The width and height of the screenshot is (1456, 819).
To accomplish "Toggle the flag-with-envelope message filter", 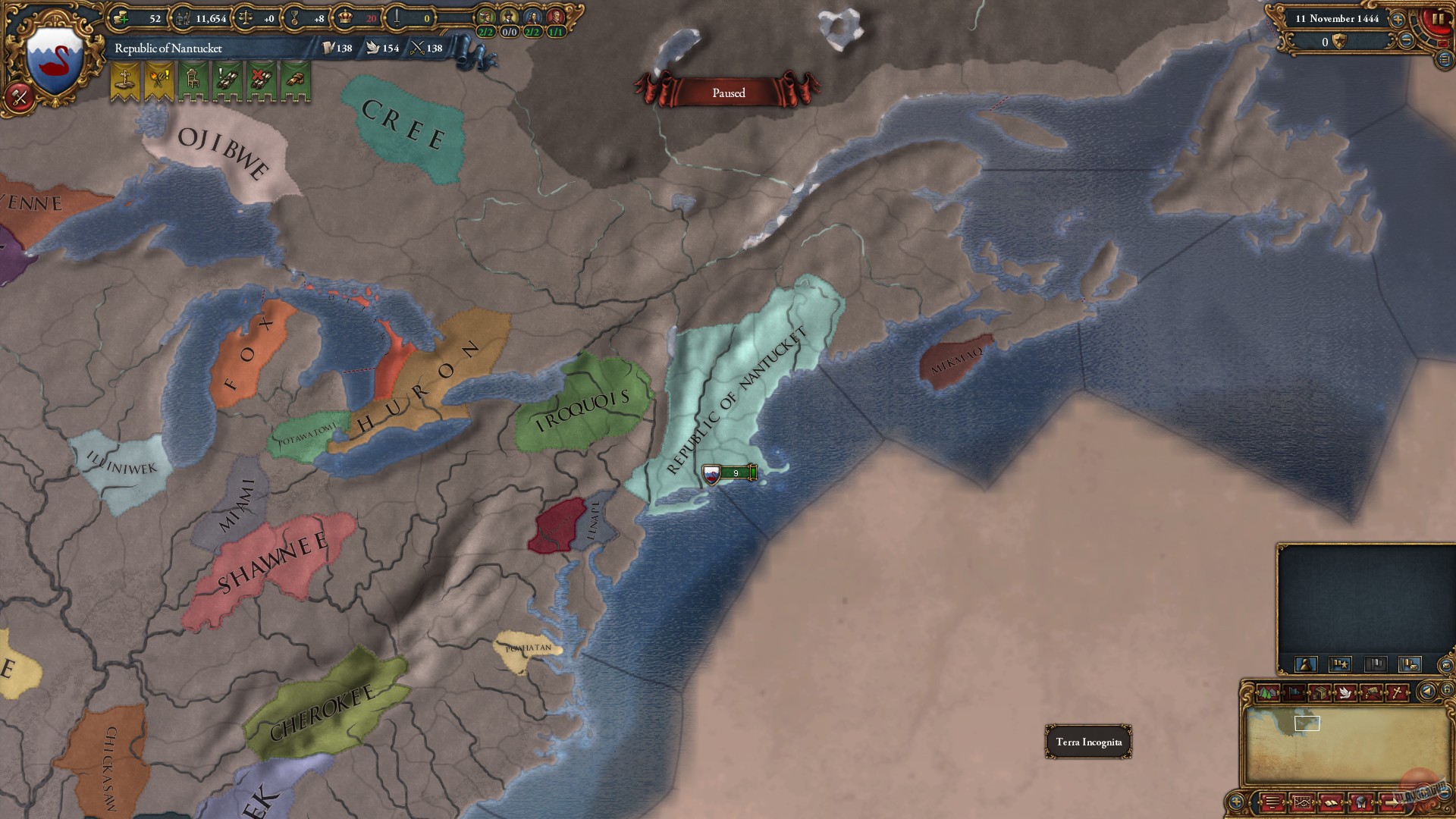I will click(x=1410, y=665).
